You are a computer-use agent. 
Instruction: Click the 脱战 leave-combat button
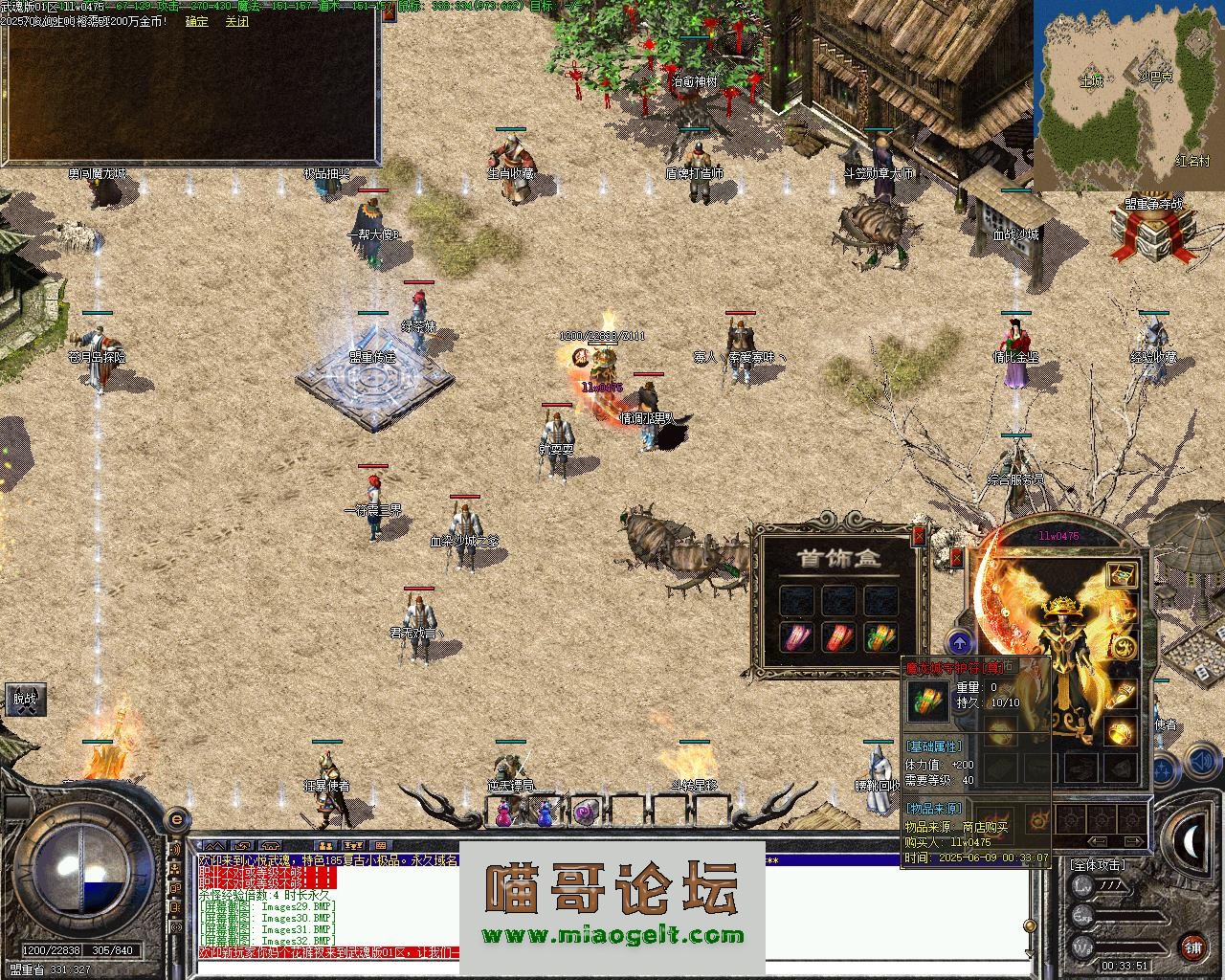click(x=24, y=699)
